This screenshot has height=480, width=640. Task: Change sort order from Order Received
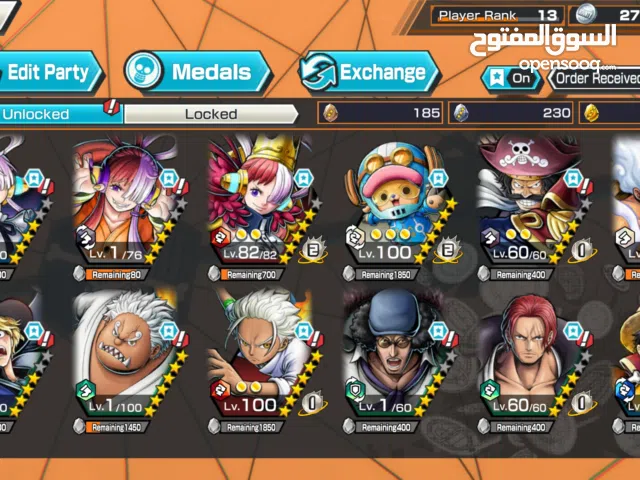click(597, 78)
